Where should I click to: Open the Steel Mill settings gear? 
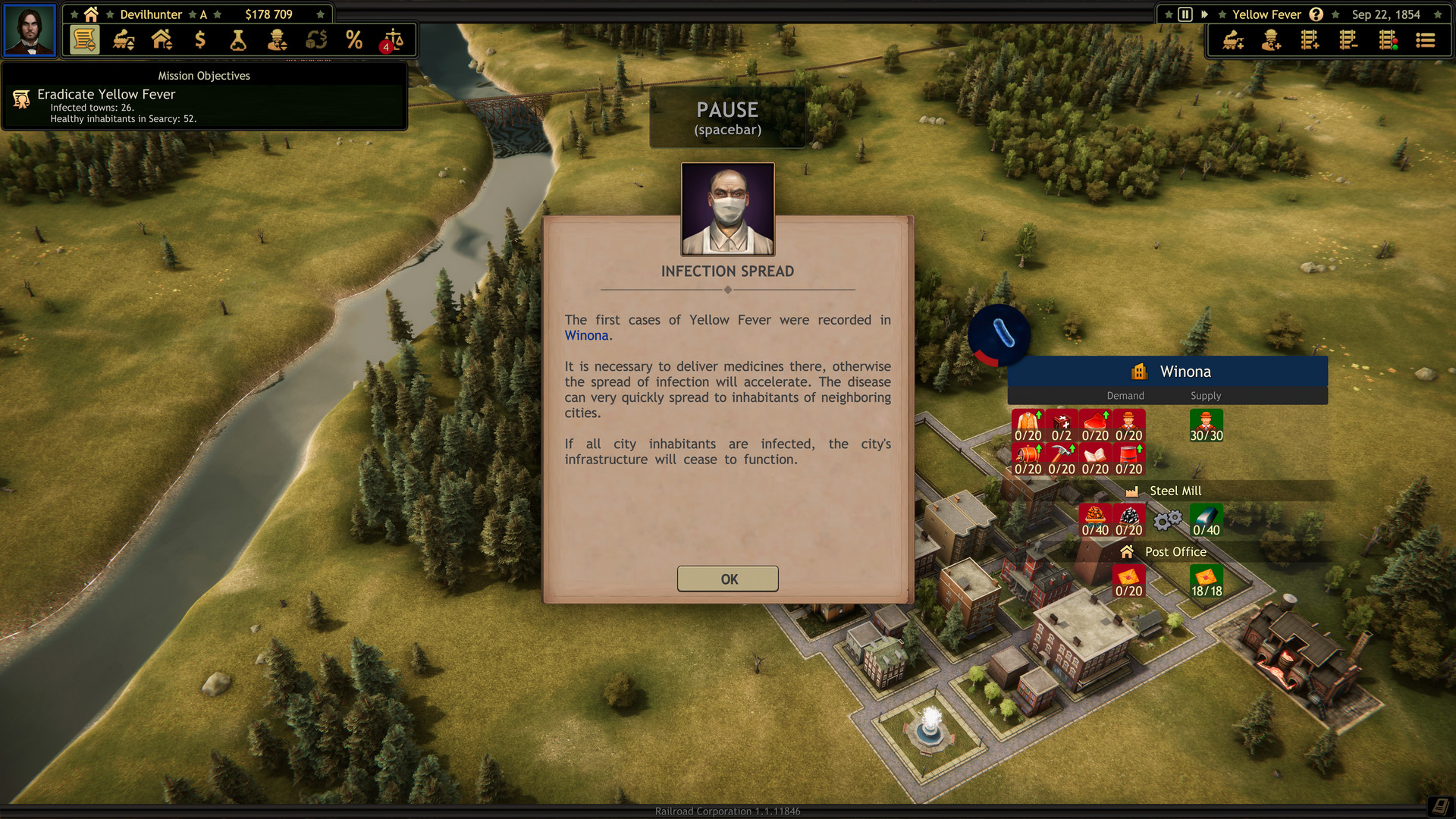tap(1167, 520)
